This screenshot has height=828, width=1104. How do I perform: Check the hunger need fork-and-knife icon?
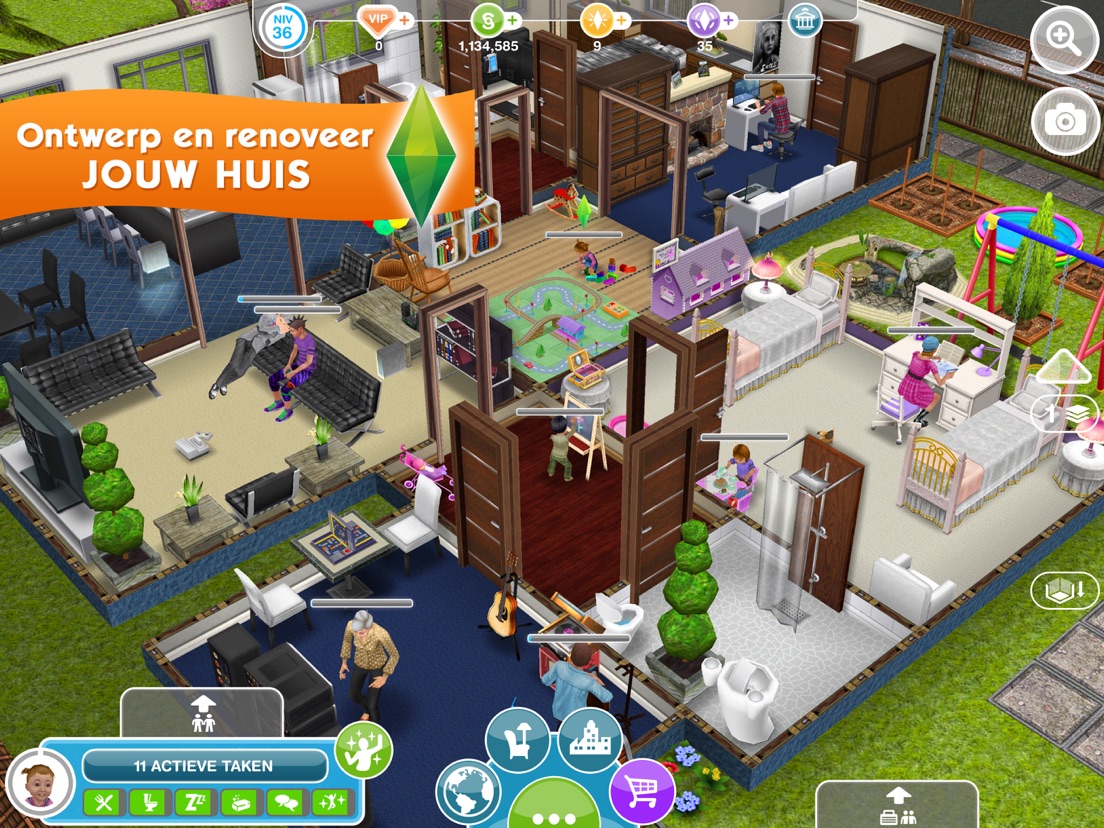click(101, 802)
